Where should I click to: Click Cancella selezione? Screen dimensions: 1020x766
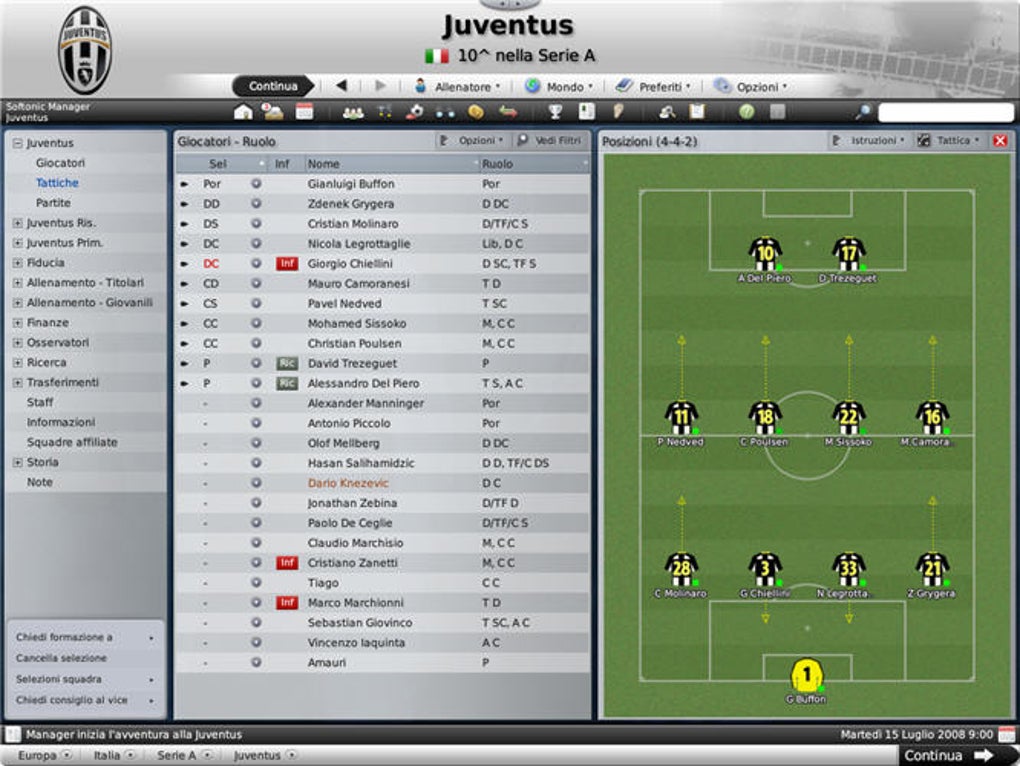(61, 658)
